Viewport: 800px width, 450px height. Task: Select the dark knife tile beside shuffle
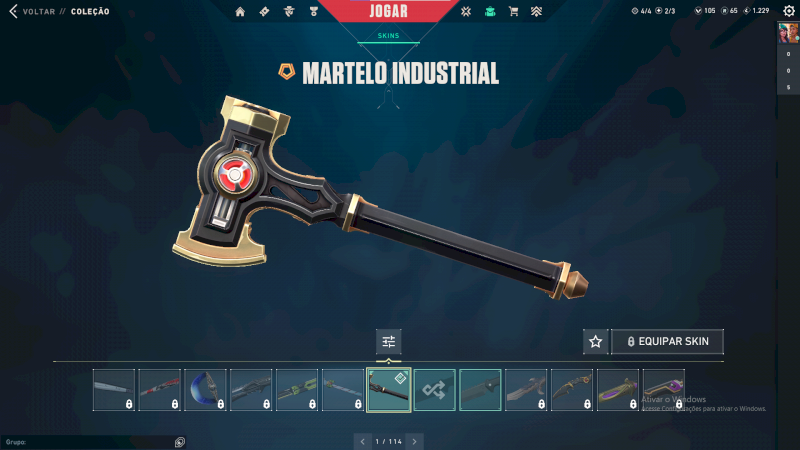(x=480, y=390)
